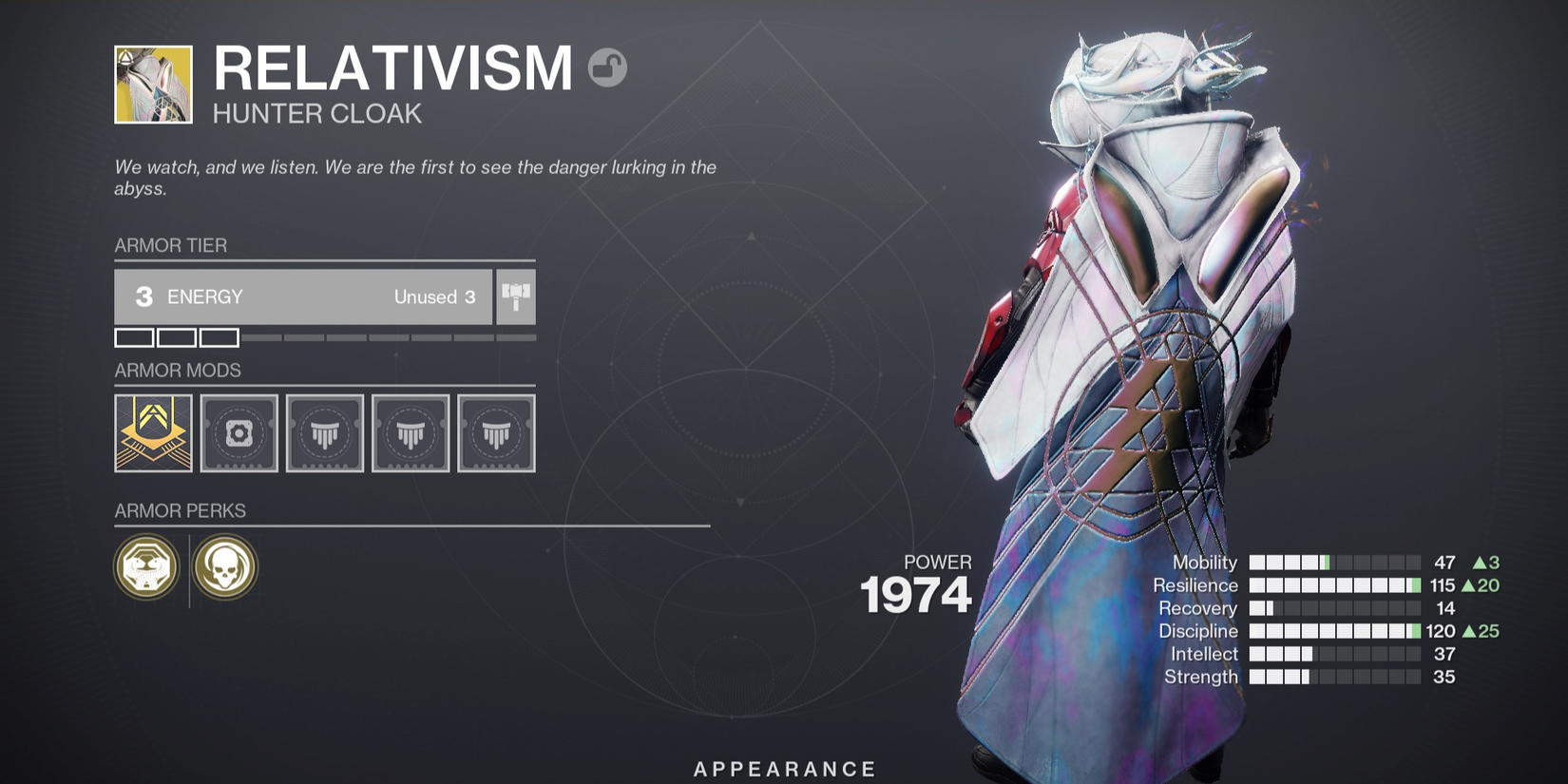Open the first reserve mod slot
Viewport: 1568px width, 784px height.
point(324,433)
